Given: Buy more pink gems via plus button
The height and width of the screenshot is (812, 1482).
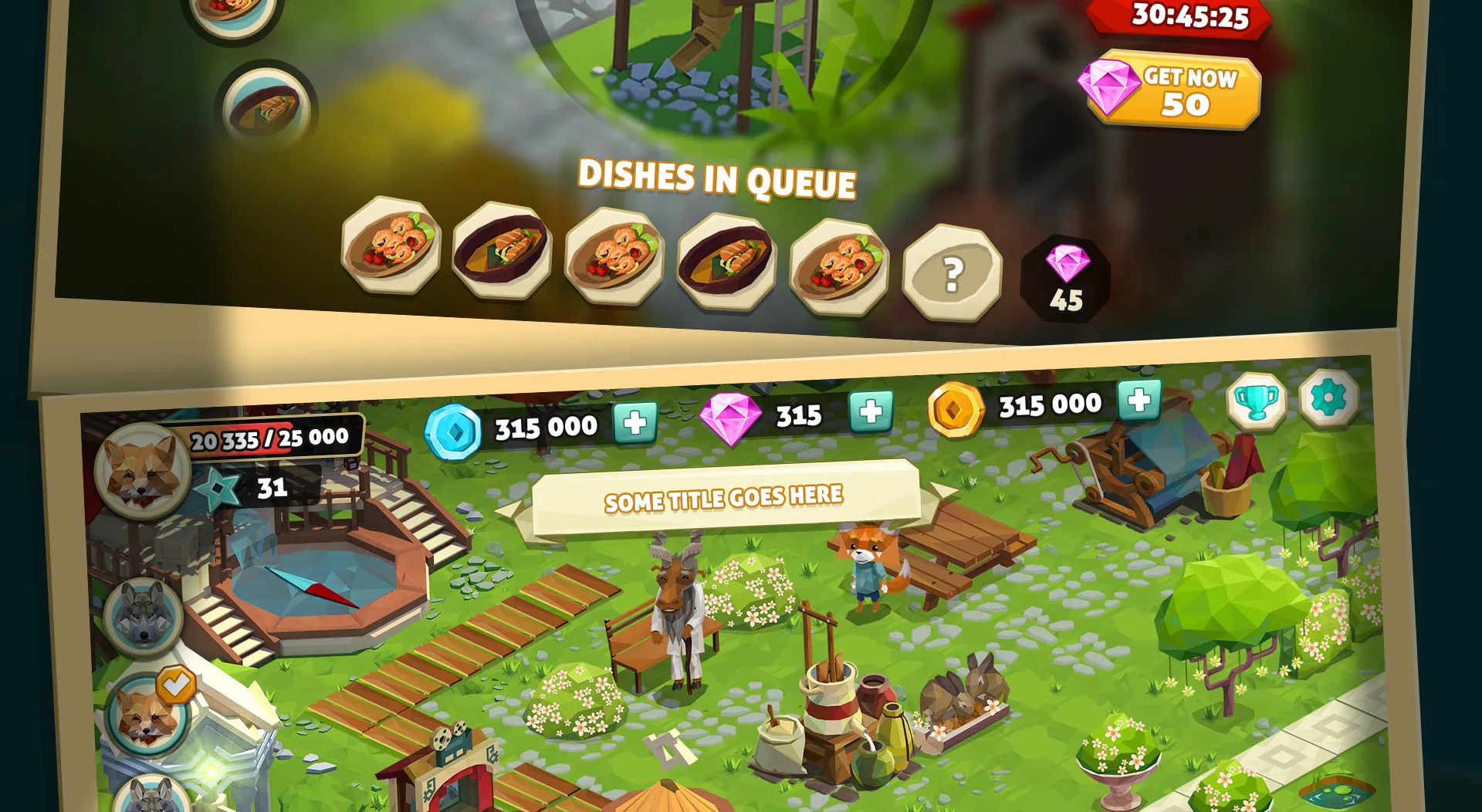Looking at the screenshot, I should (871, 411).
